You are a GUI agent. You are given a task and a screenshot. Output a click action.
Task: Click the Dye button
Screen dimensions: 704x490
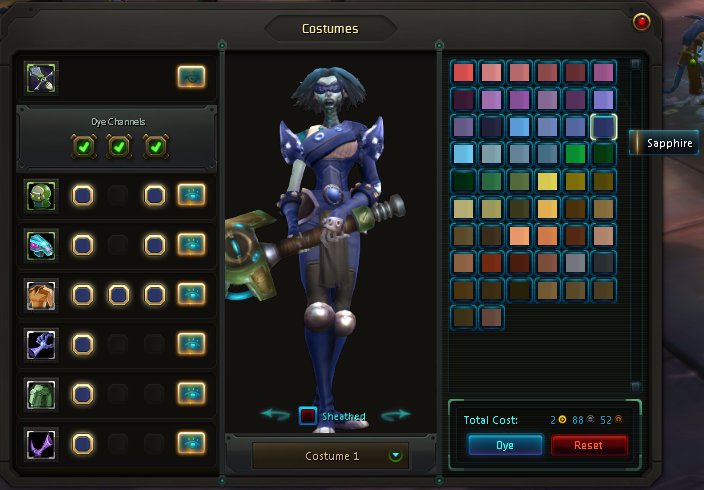(x=505, y=445)
